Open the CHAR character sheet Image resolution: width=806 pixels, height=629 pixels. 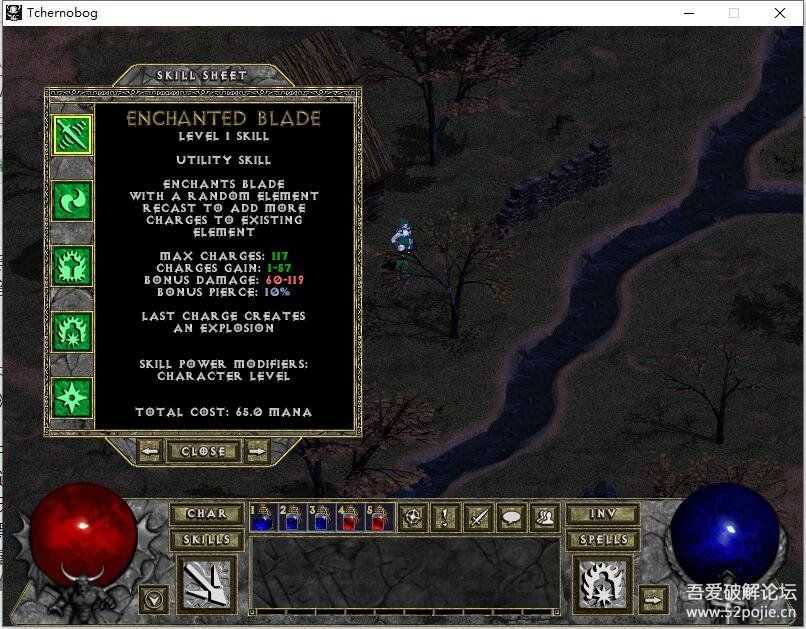pos(206,514)
